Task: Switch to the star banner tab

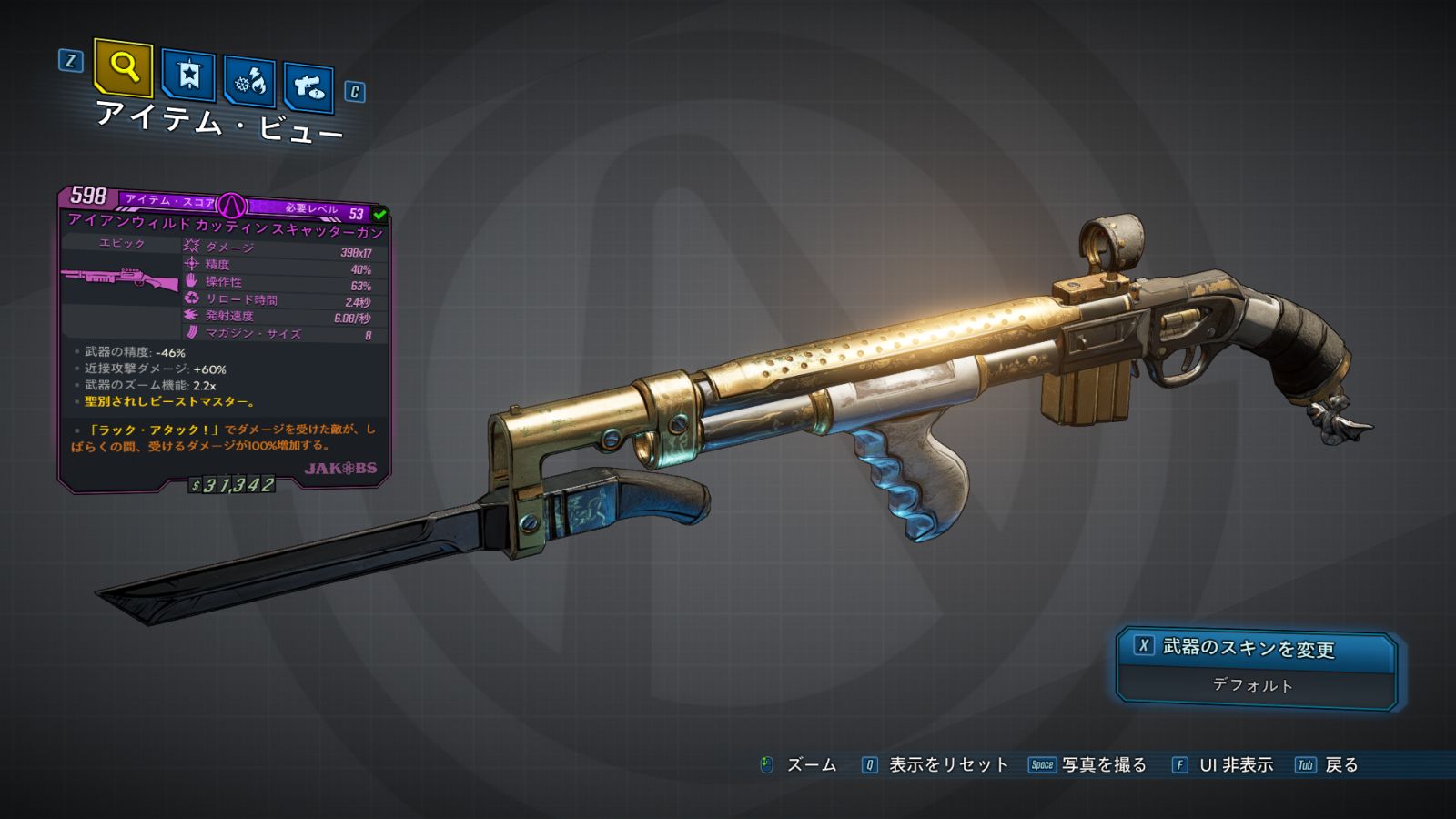Action: pyautogui.click(x=188, y=75)
